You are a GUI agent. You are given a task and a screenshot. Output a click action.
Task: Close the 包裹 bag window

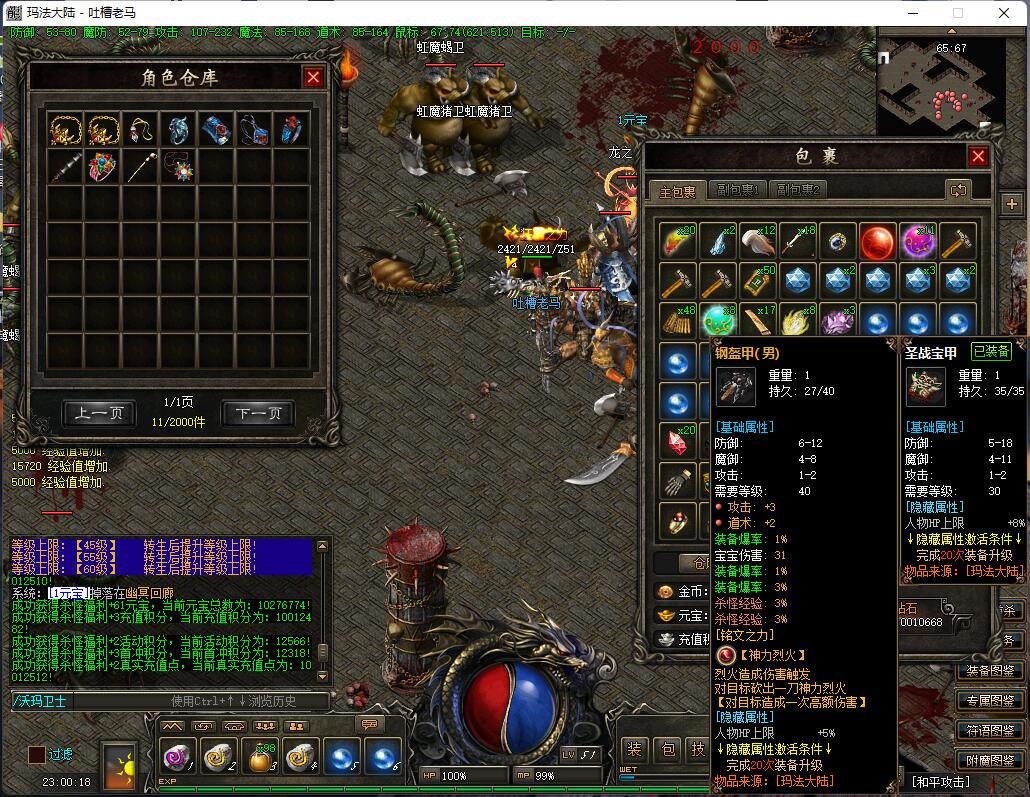point(978,156)
